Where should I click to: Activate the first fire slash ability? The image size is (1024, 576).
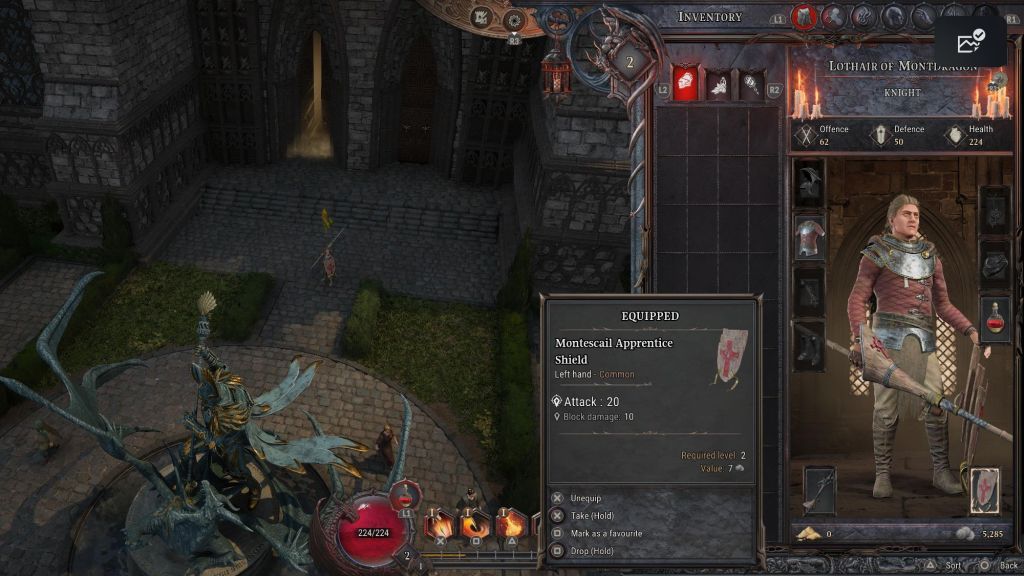coord(439,524)
